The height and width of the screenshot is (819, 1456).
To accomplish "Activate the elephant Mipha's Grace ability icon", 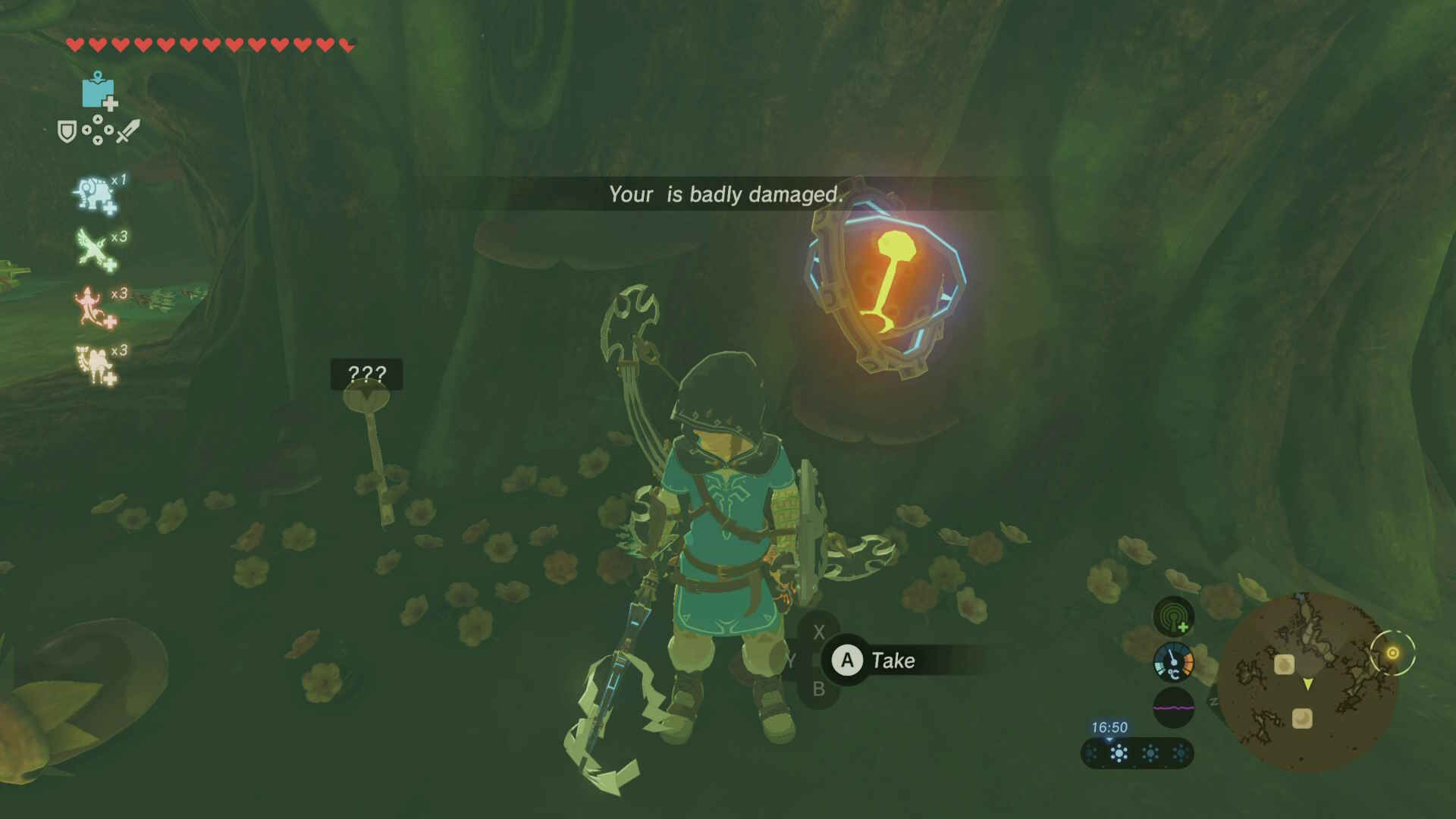I will tap(94, 194).
